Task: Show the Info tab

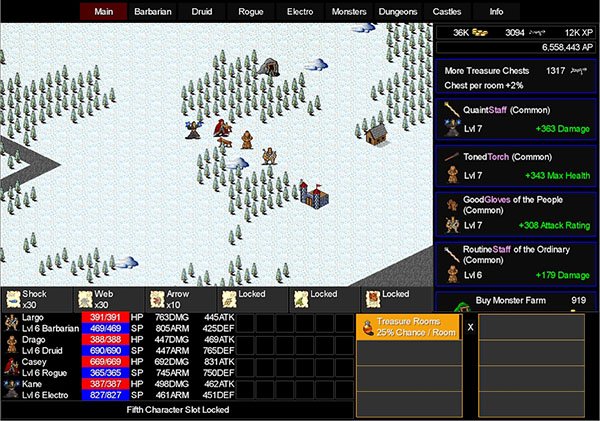Action: pyautogui.click(x=496, y=12)
